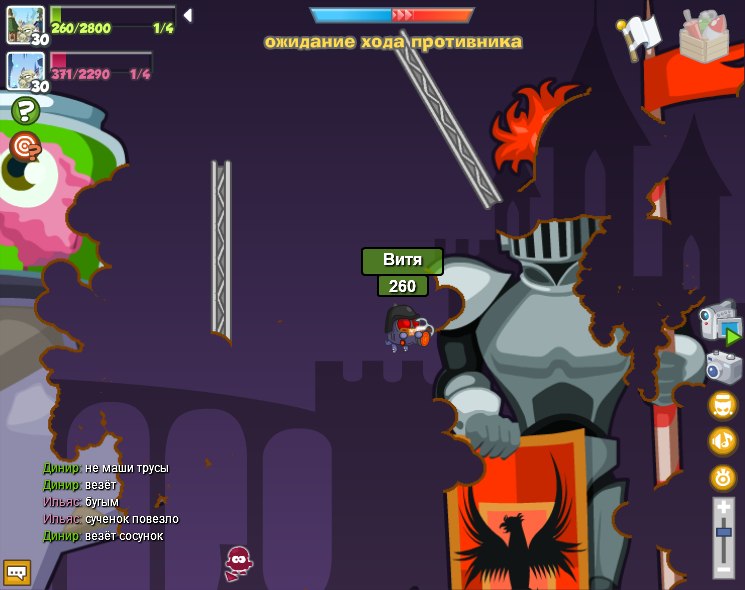Image resolution: width=745 pixels, height=590 pixels.
Task: Open the chat speech bubble button
Action: tap(17, 572)
